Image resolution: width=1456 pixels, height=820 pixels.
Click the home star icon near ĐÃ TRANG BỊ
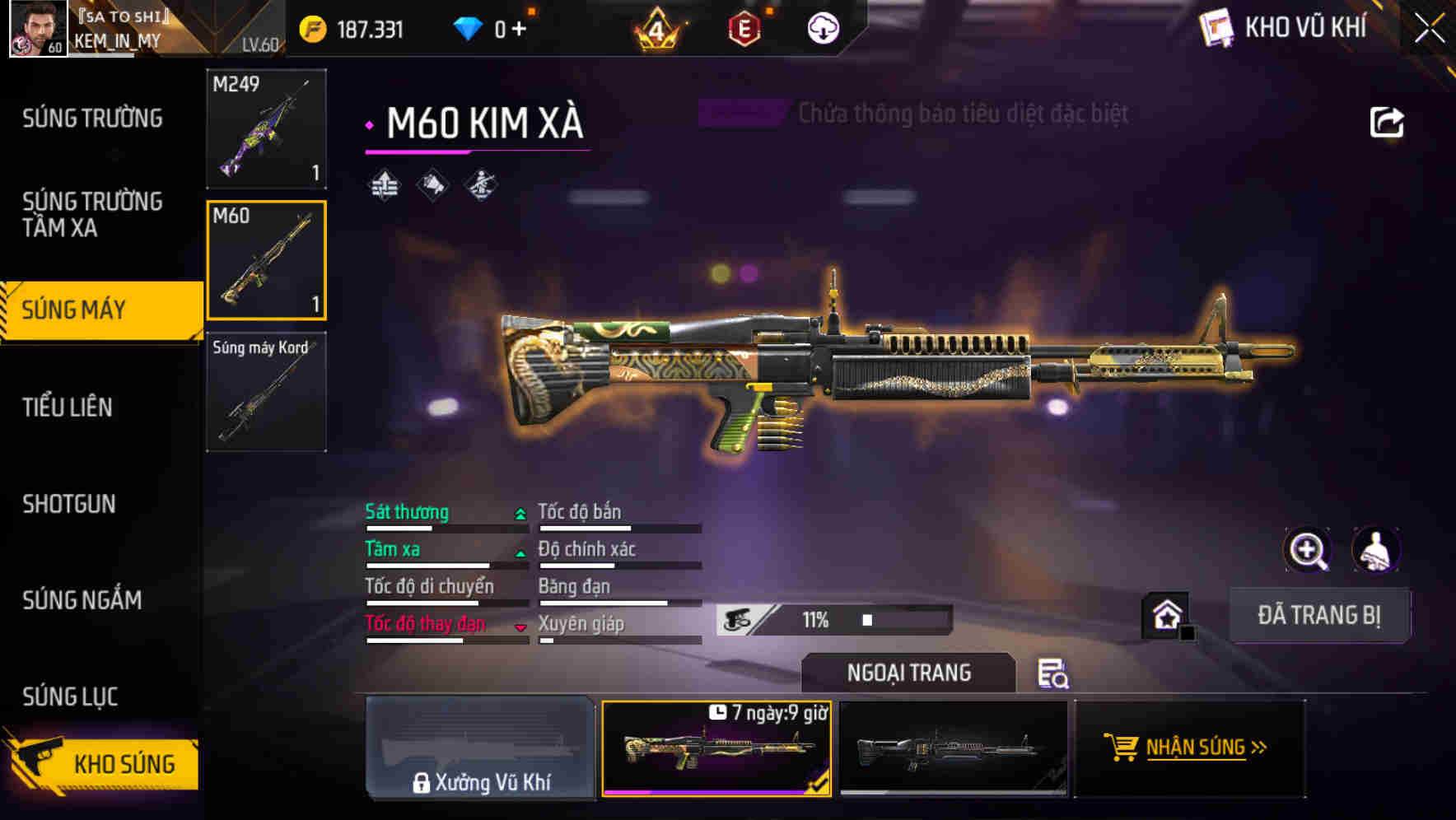(x=1165, y=615)
